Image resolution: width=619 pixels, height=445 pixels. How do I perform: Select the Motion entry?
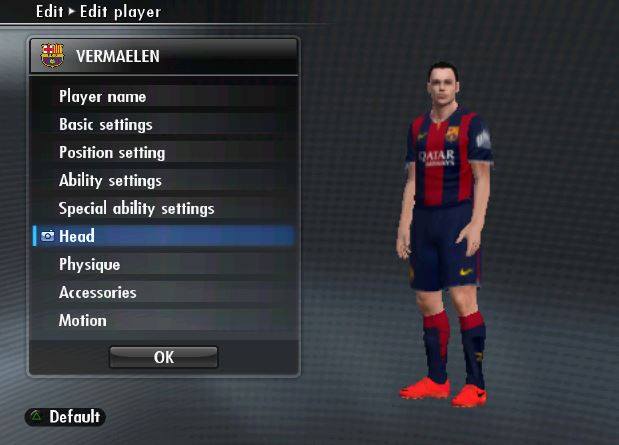[83, 321]
